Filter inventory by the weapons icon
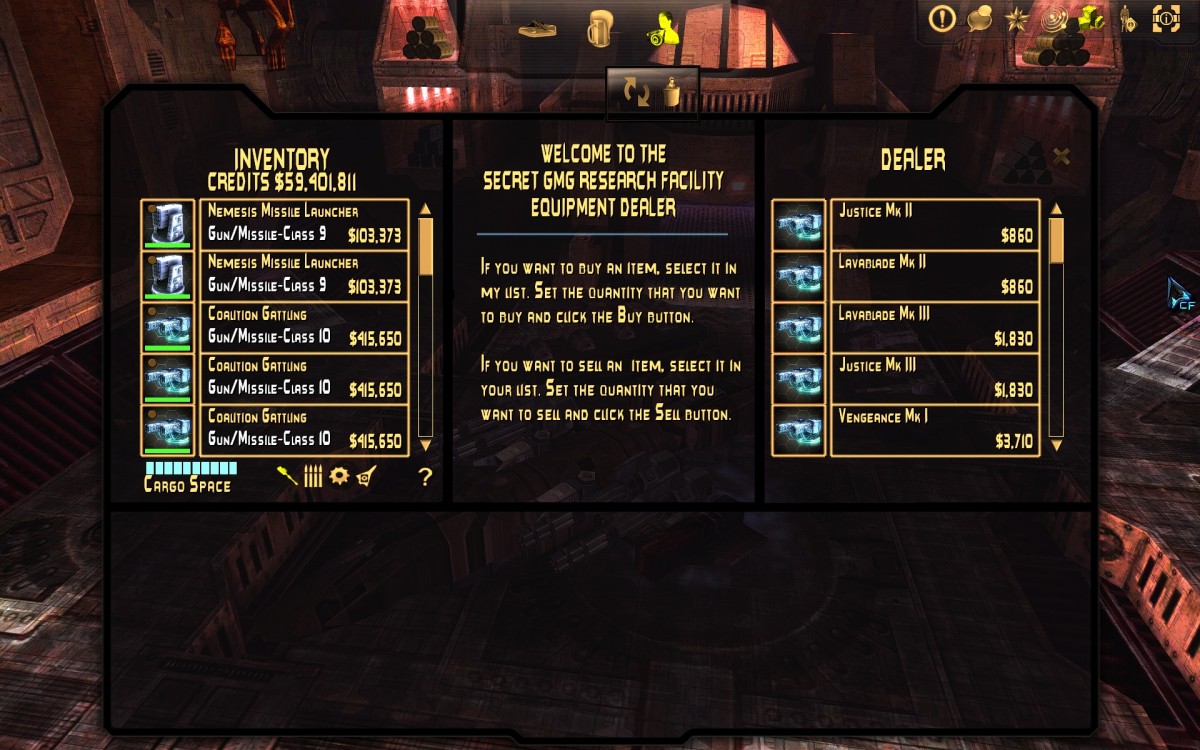This screenshot has width=1200, height=750. pyautogui.click(x=288, y=476)
